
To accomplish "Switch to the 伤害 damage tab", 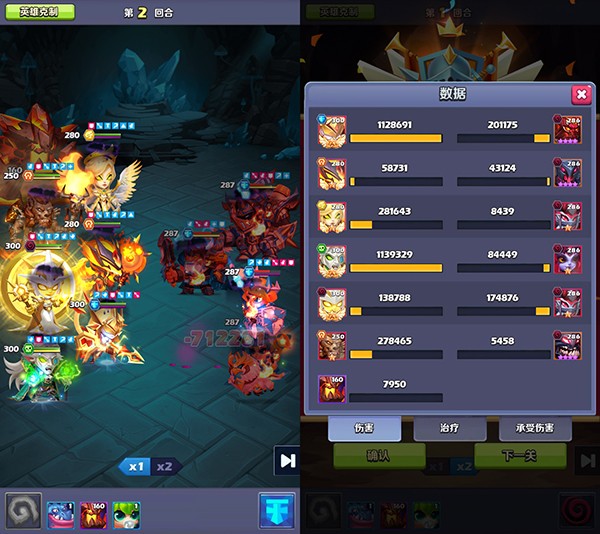I will [364, 428].
